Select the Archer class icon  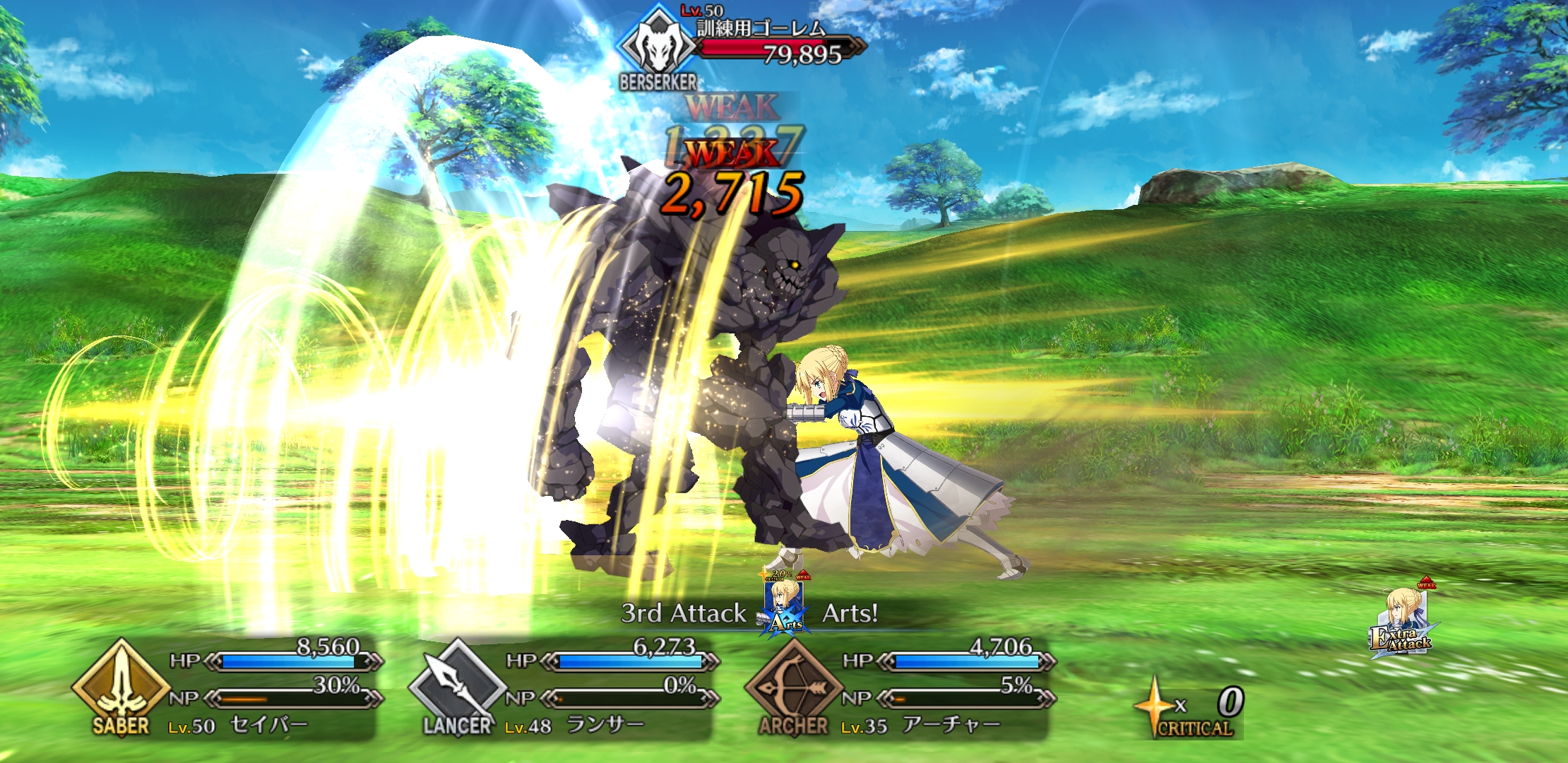[x=793, y=685]
